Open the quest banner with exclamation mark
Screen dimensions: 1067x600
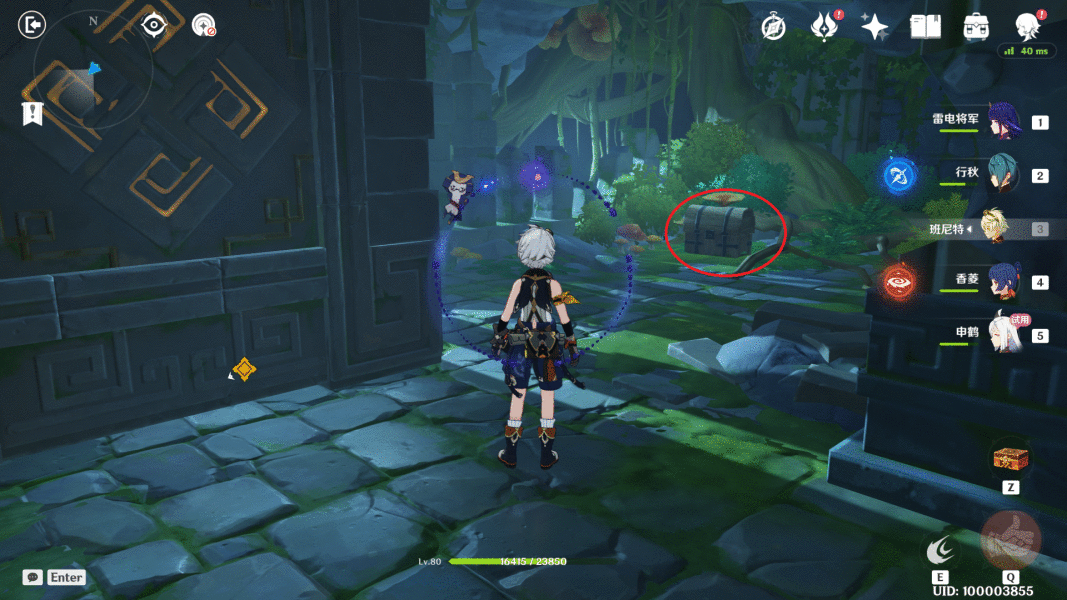click(x=32, y=113)
